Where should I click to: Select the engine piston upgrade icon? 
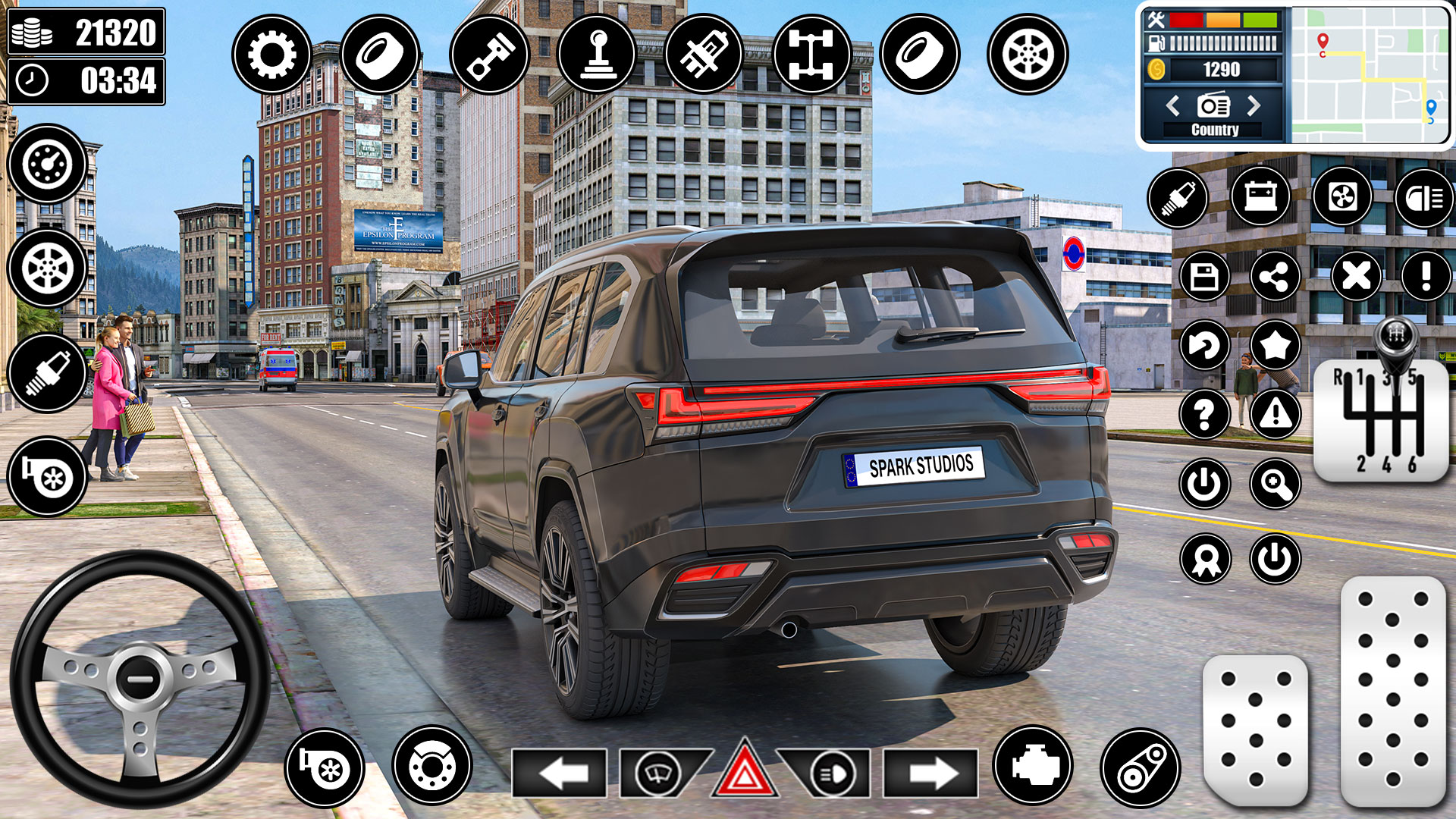[489, 55]
